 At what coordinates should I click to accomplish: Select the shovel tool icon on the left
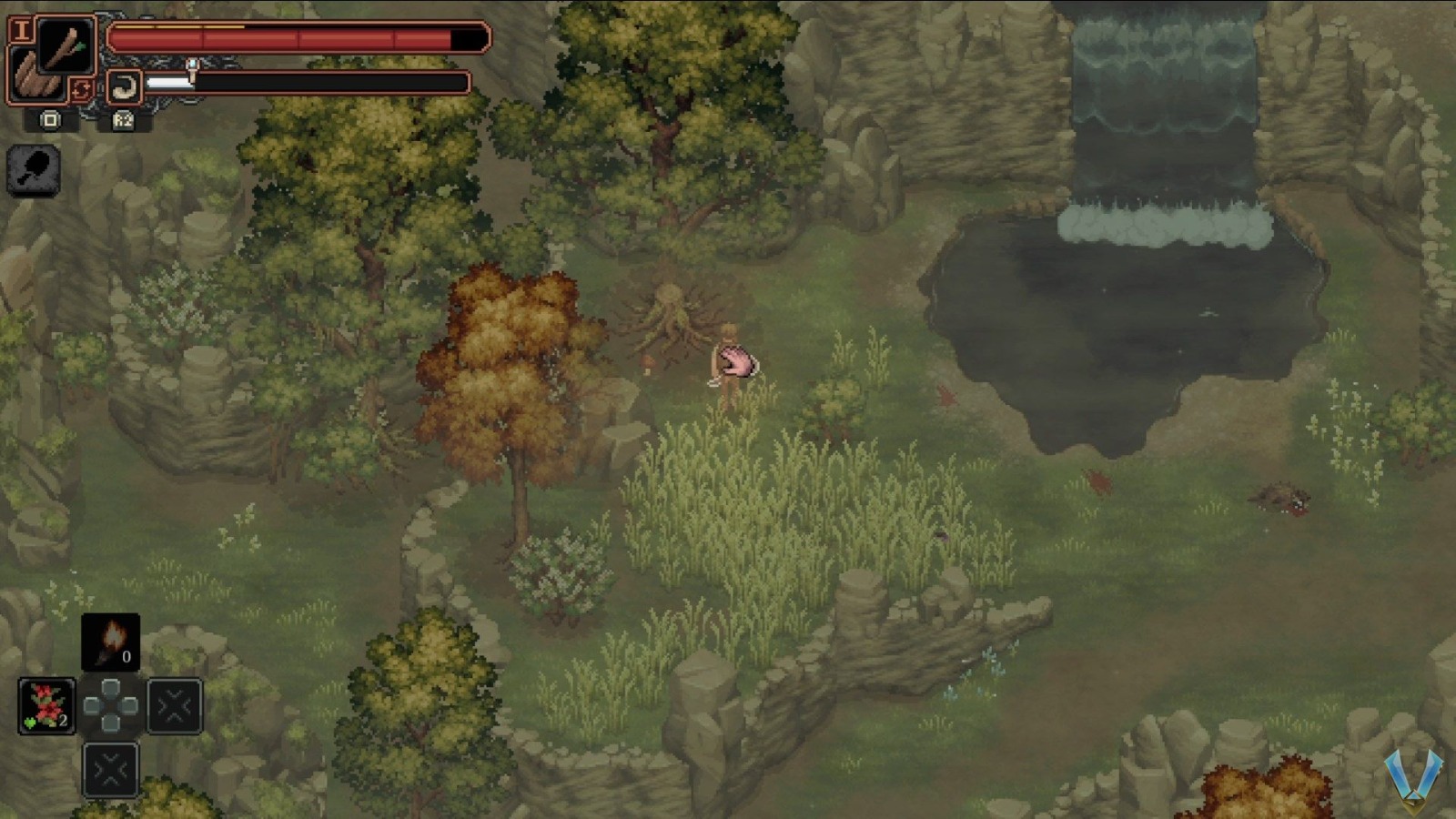click(33, 169)
